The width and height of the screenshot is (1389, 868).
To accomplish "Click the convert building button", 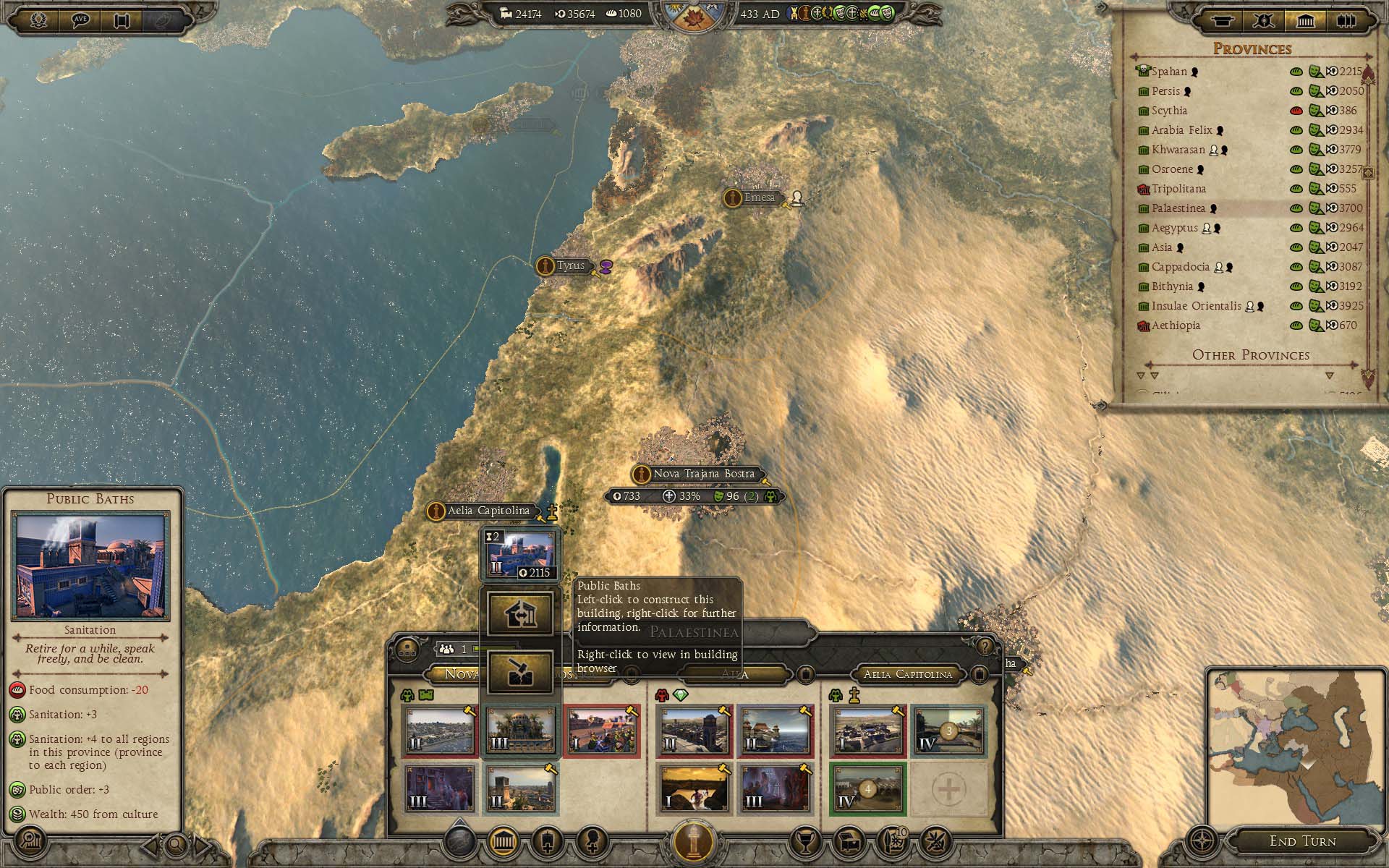I will [x=520, y=615].
